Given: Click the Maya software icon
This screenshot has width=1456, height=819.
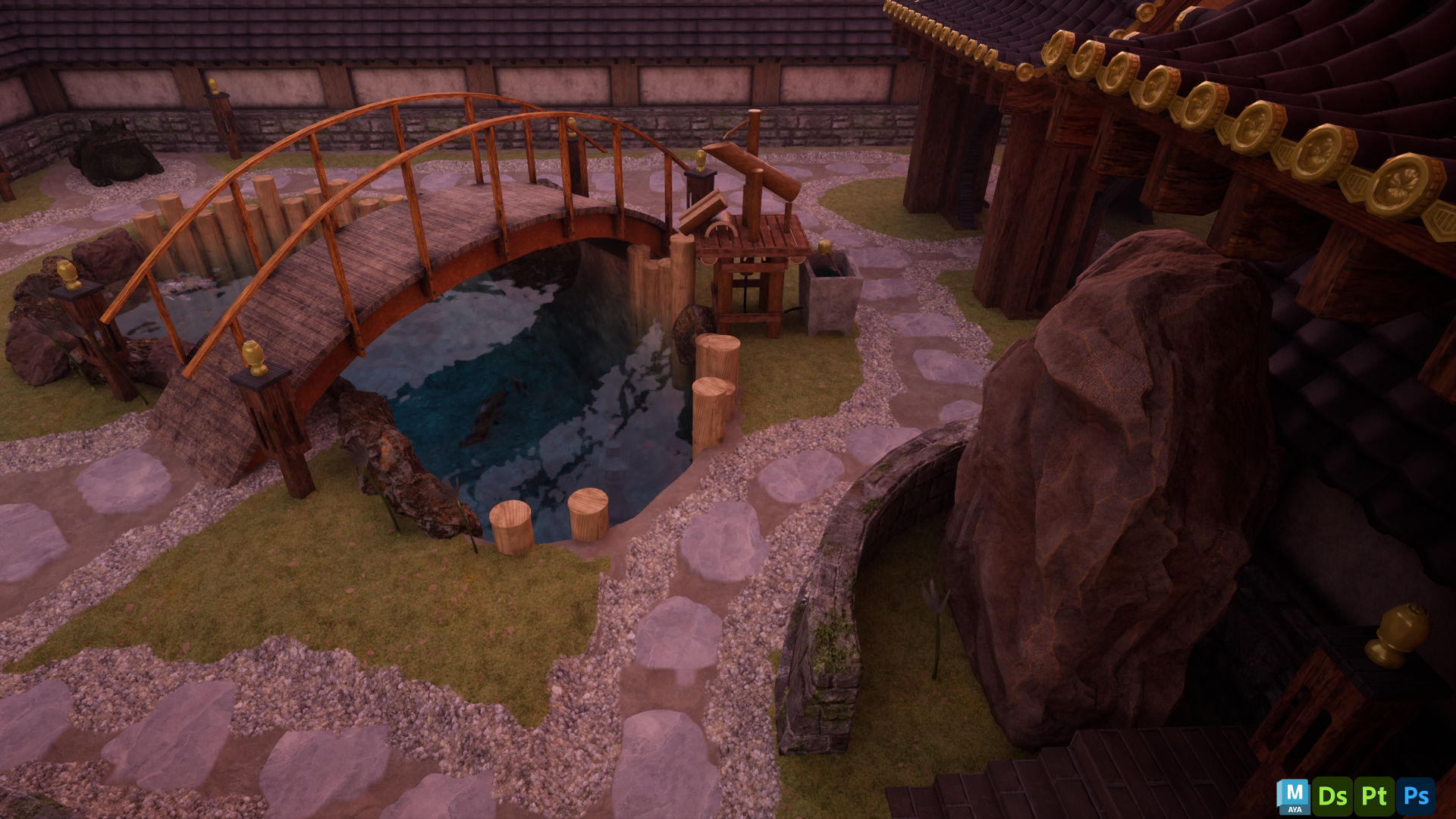Looking at the screenshot, I should (1293, 796).
